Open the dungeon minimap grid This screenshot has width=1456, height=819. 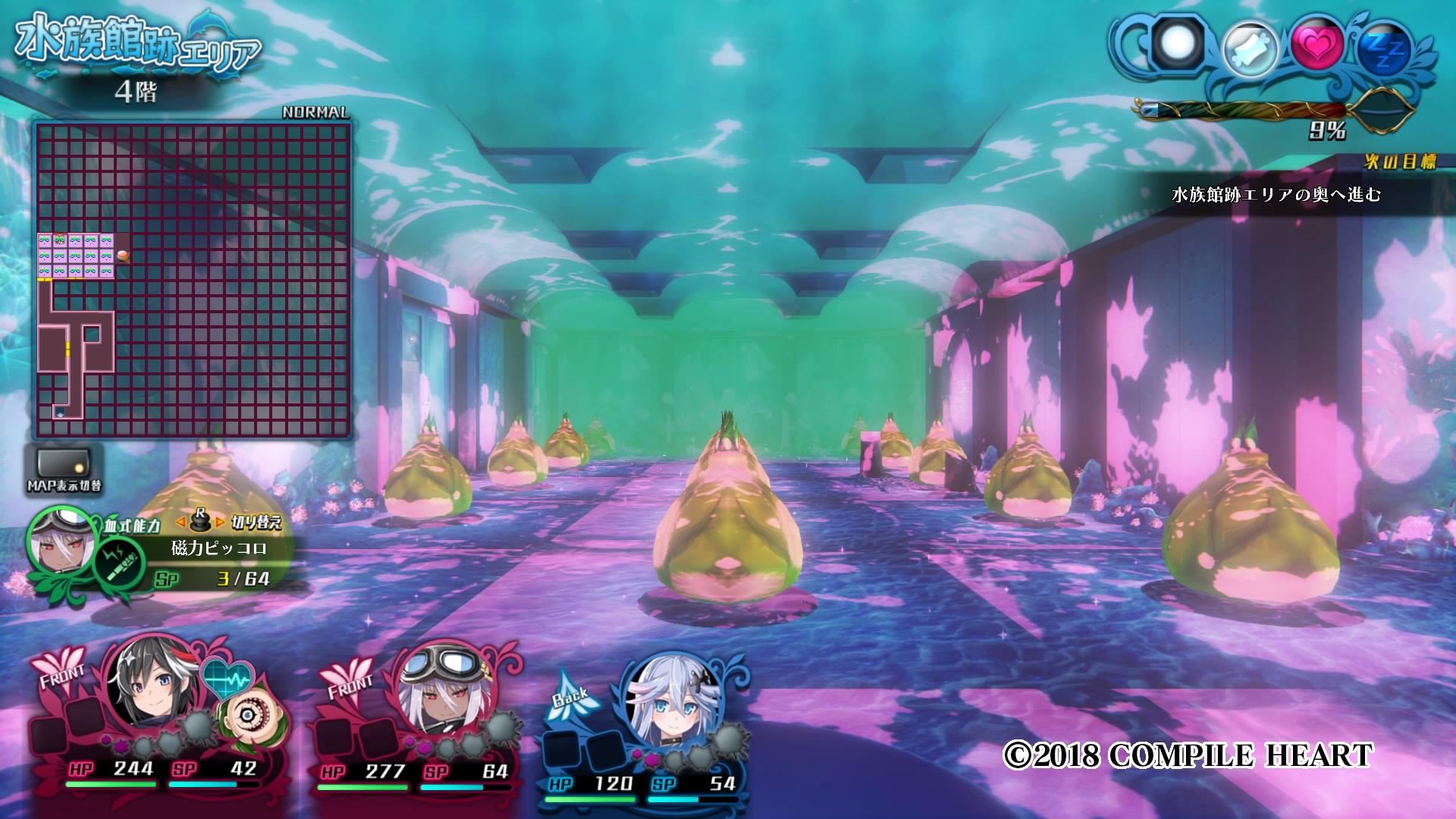(193, 279)
